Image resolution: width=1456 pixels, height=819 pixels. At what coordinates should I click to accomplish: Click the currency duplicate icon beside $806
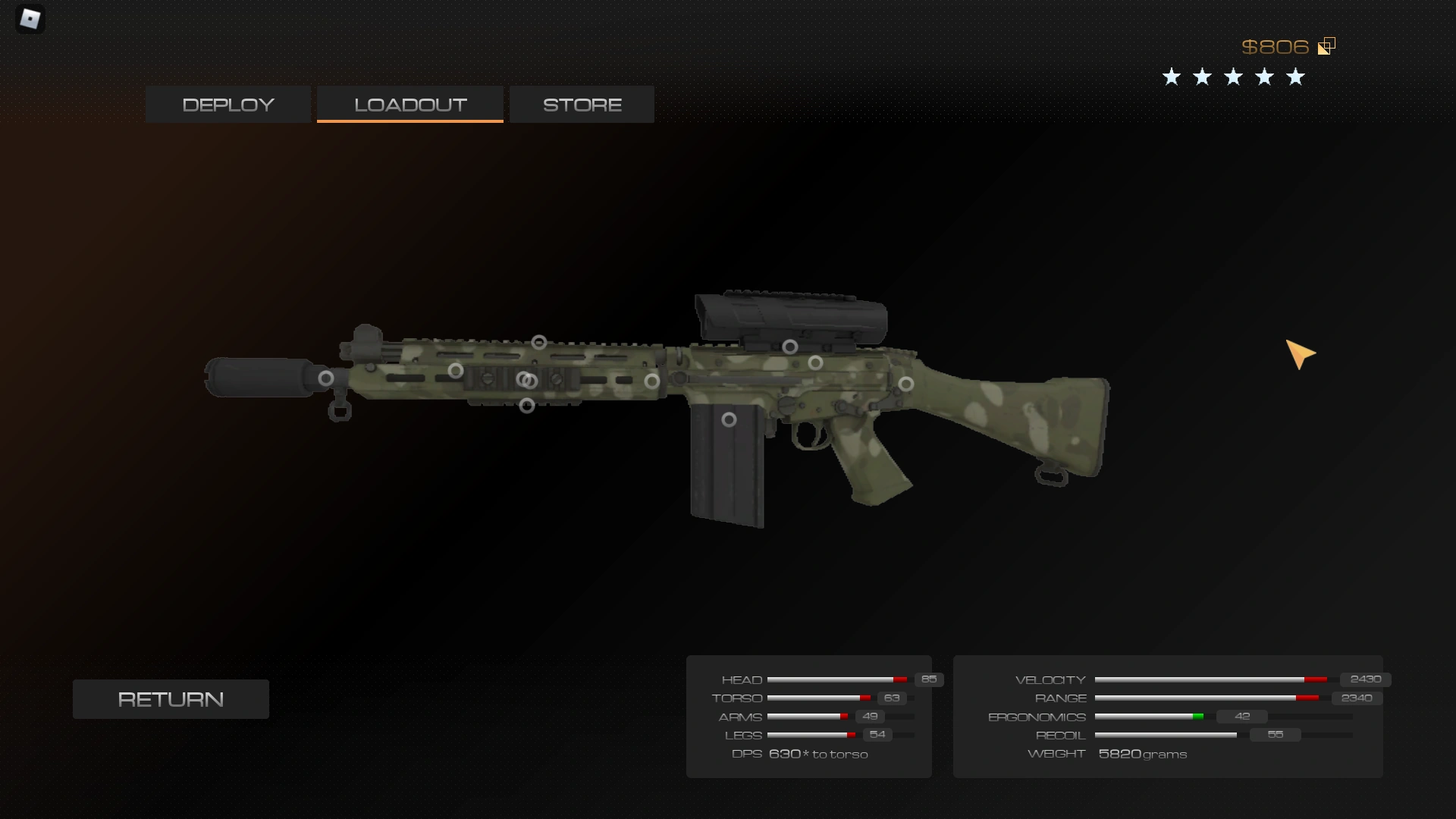coord(1326,45)
